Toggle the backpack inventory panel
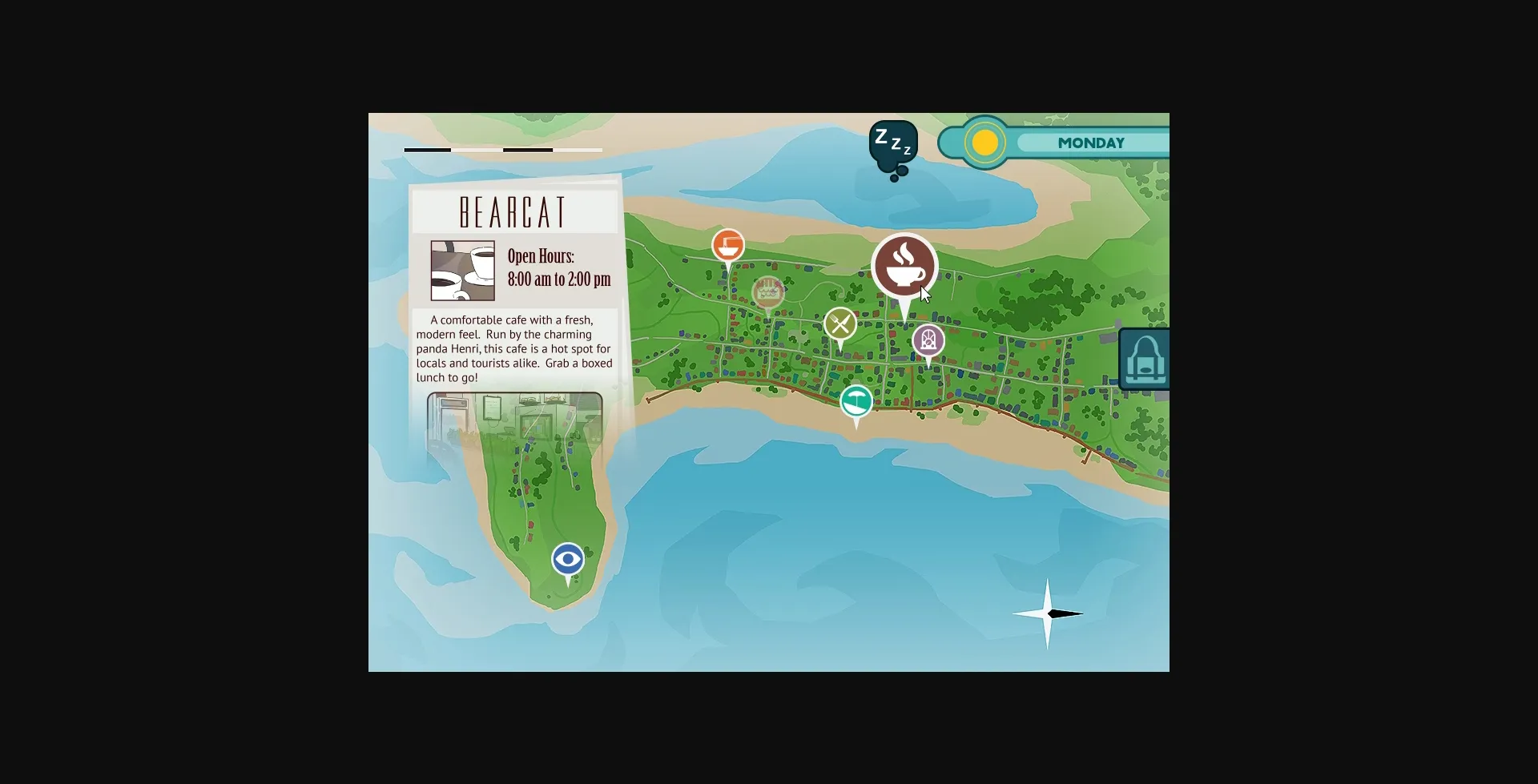The width and height of the screenshot is (1538, 784). click(x=1147, y=358)
